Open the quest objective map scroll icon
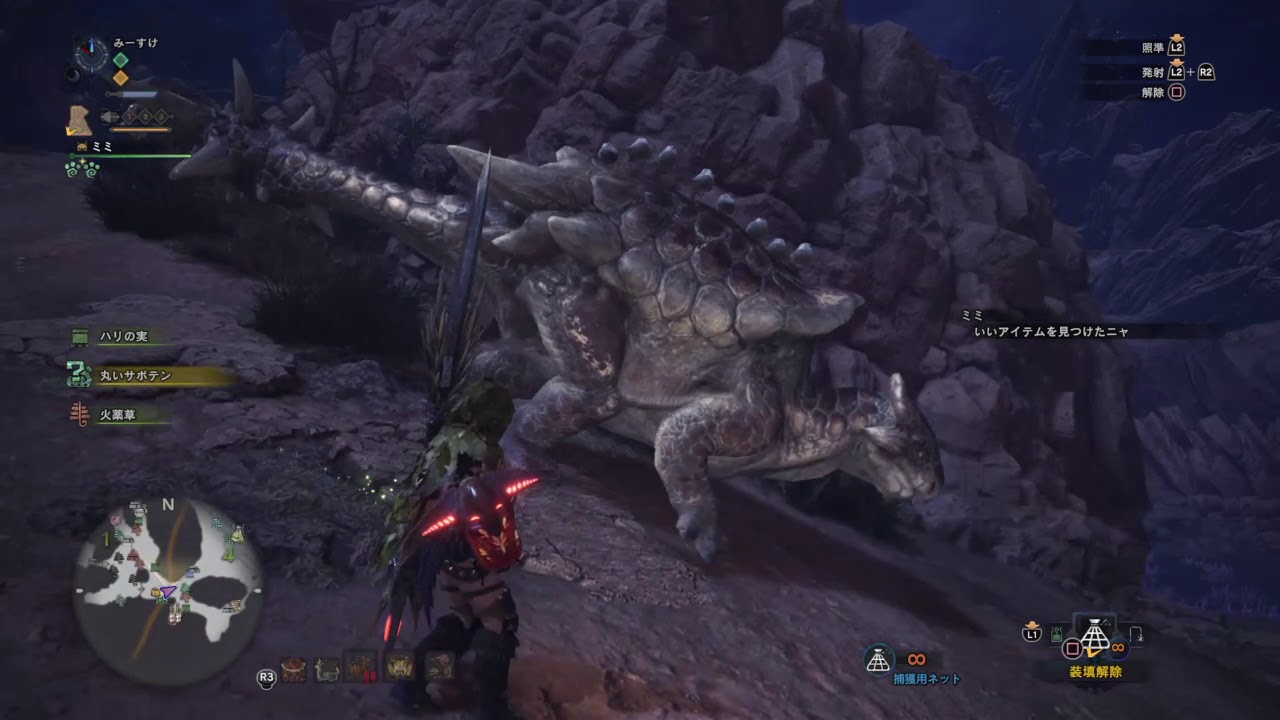 [80, 120]
